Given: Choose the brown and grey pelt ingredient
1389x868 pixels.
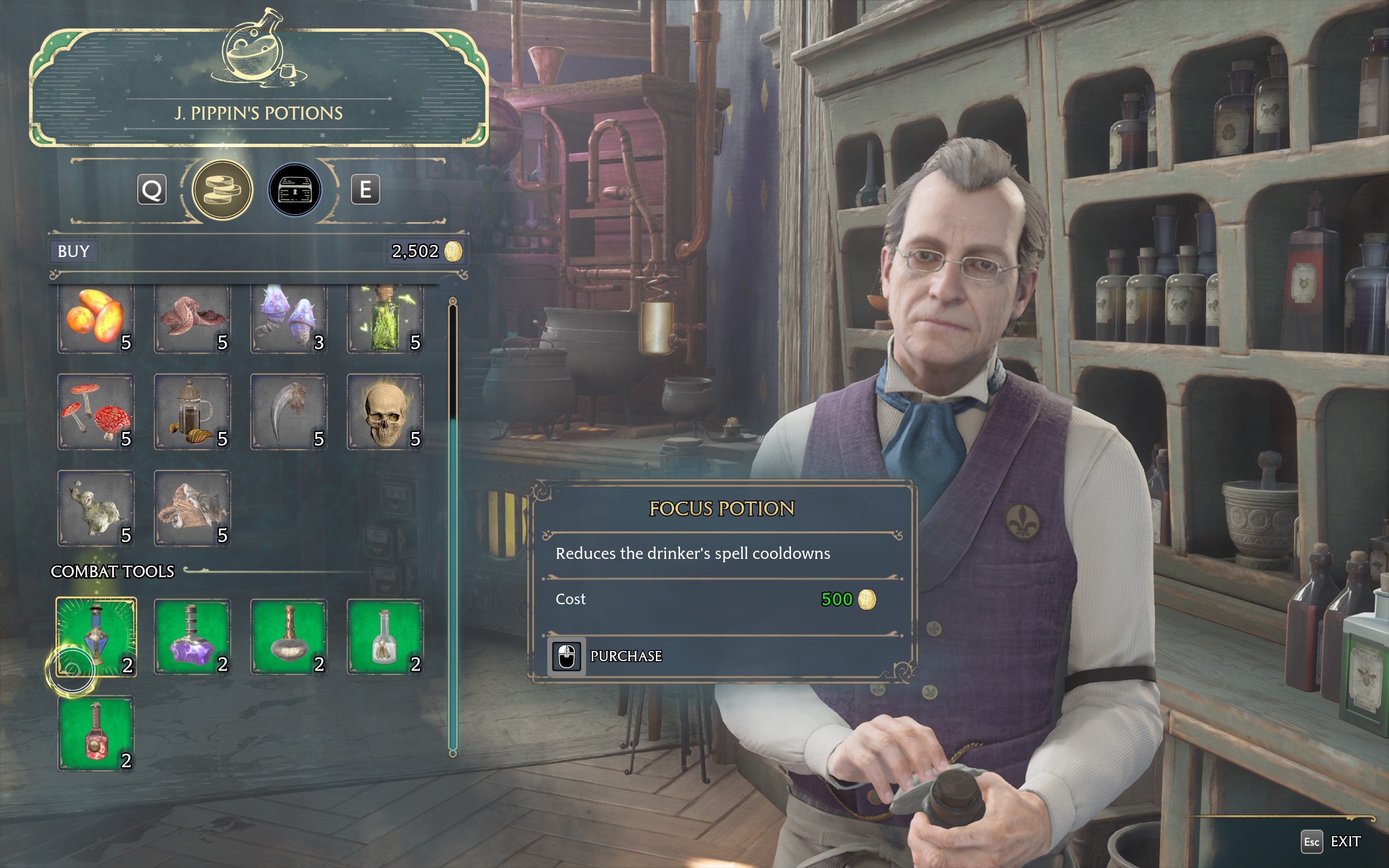Looking at the screenshot, I should (192, 508).
